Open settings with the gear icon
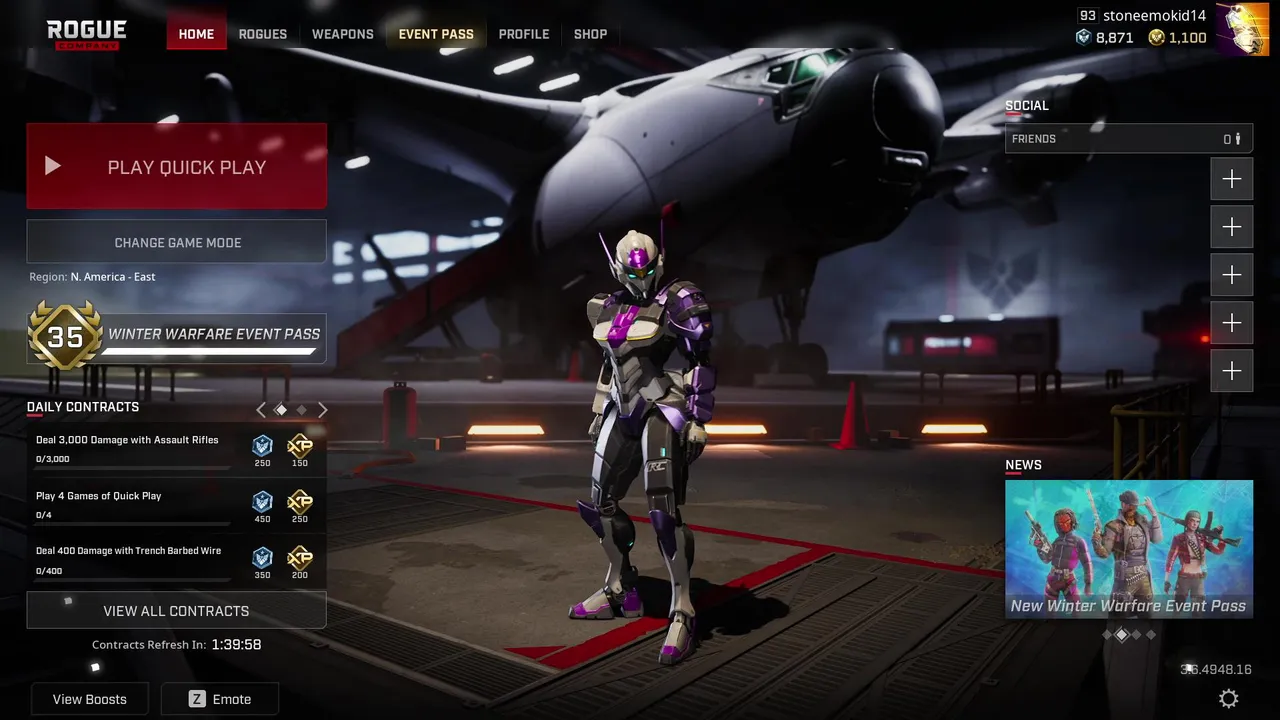The width and height of the screenshot is (1280, 720). pos(1229,699)
